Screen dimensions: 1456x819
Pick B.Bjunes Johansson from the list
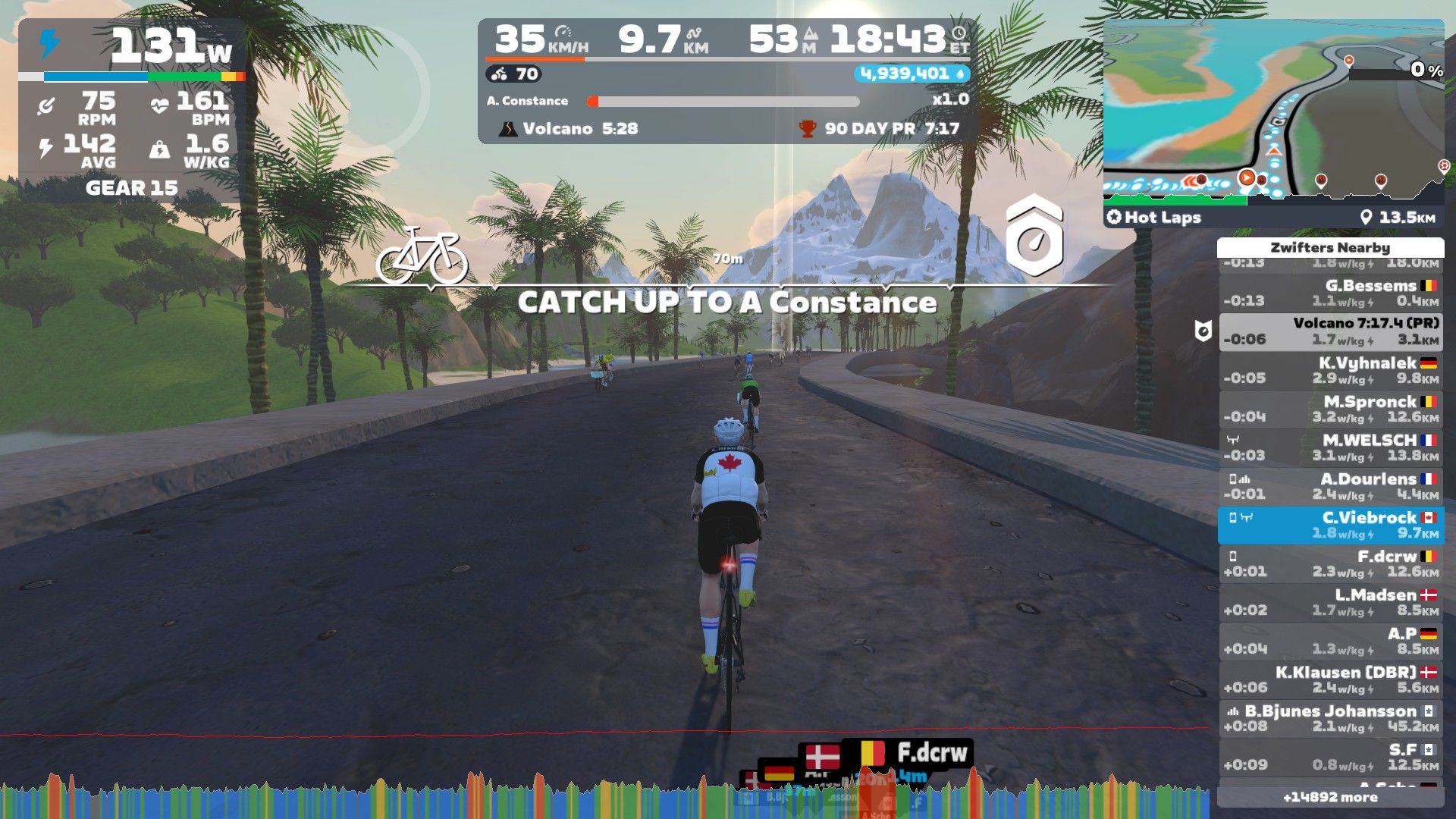[x=1331, y=718]
